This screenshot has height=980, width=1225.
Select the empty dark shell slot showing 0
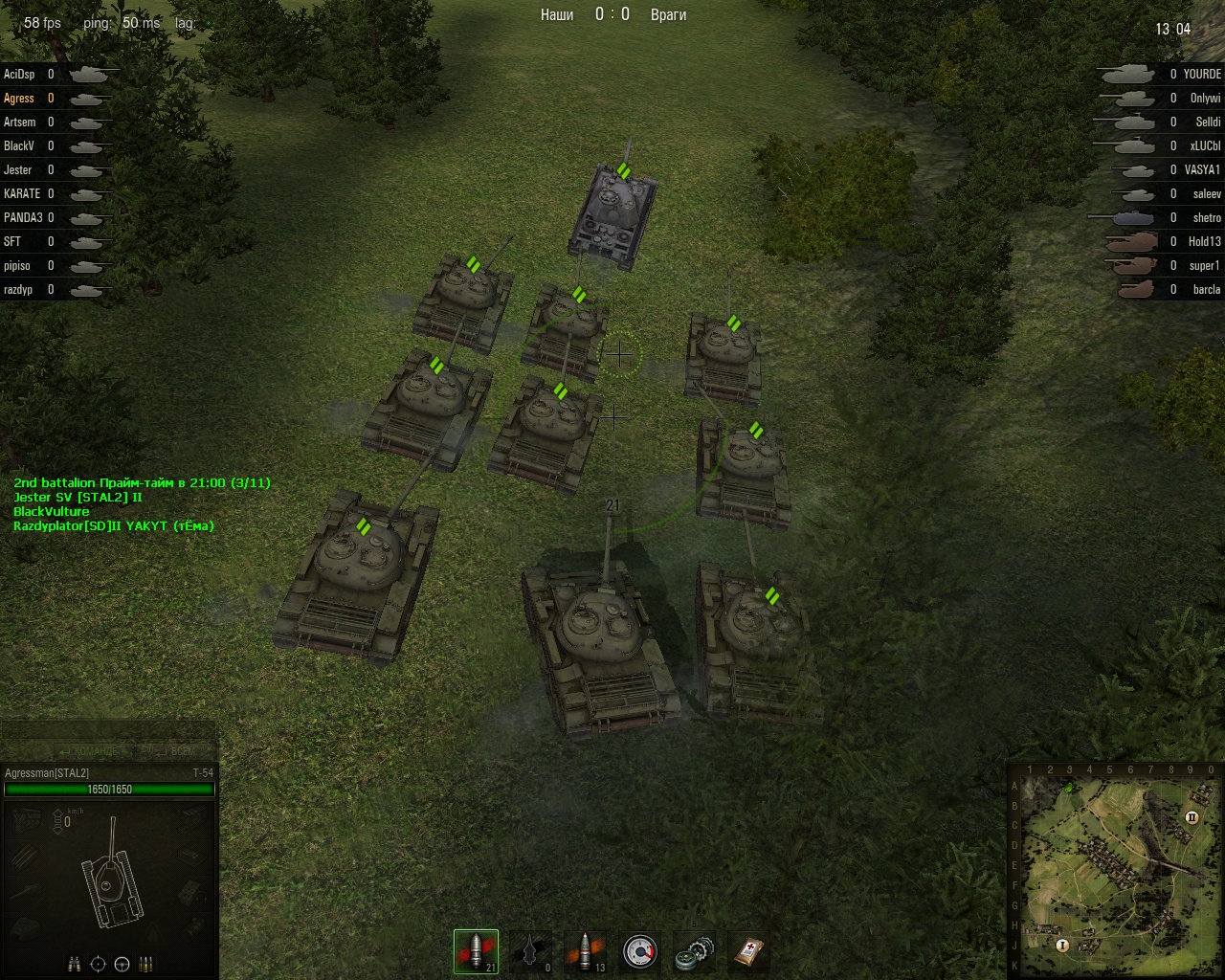[x=530, y=951]
